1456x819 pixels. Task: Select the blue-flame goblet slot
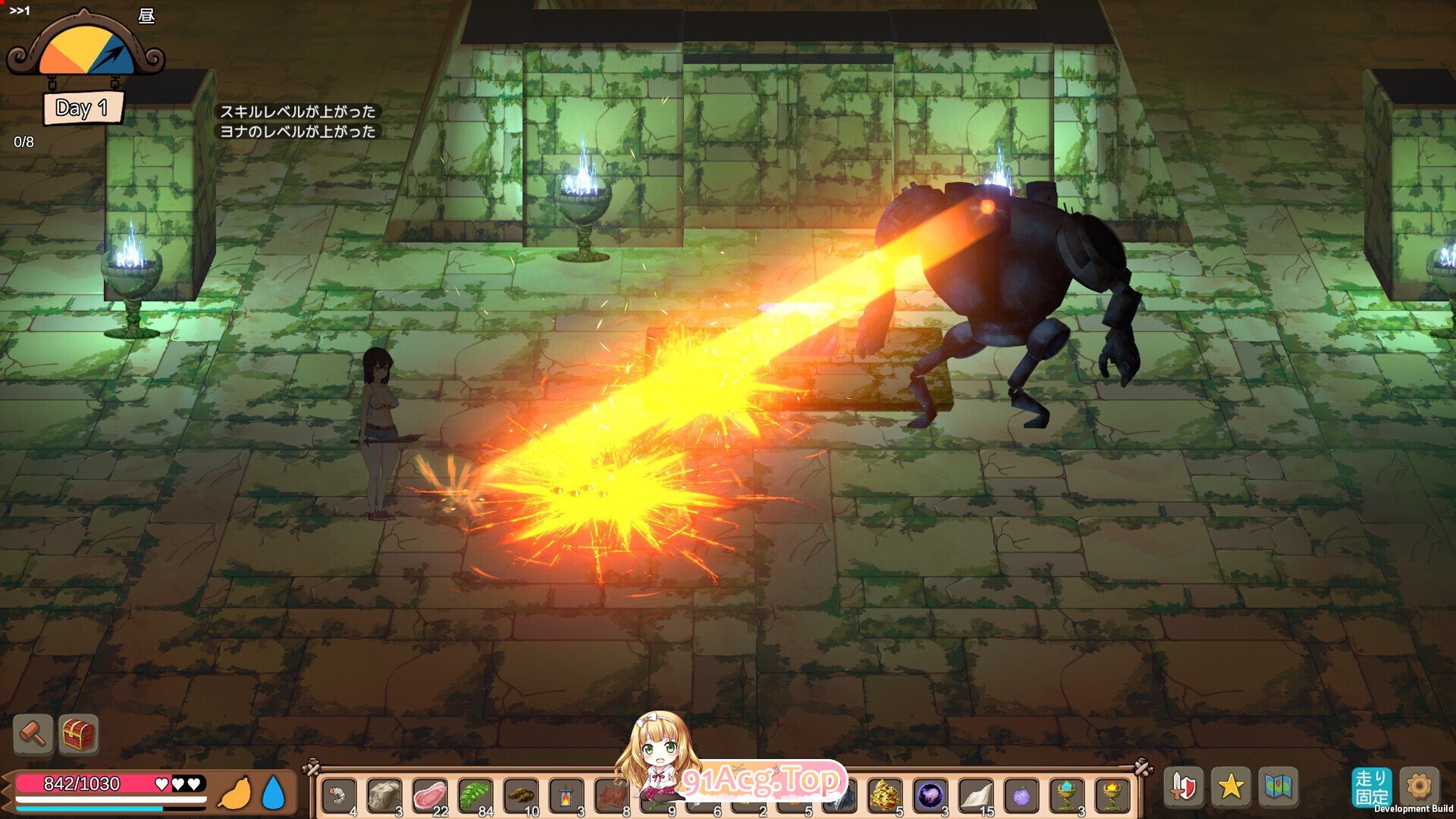point(1067,796)
